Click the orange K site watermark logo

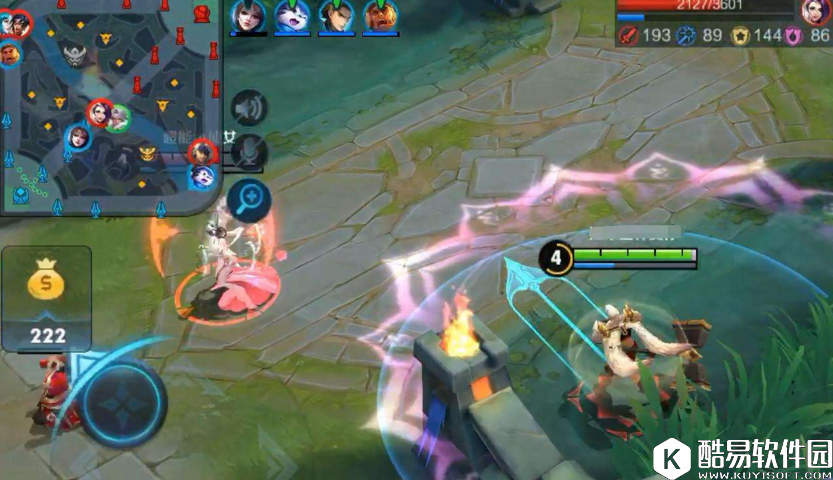click(x=673, y=458)
